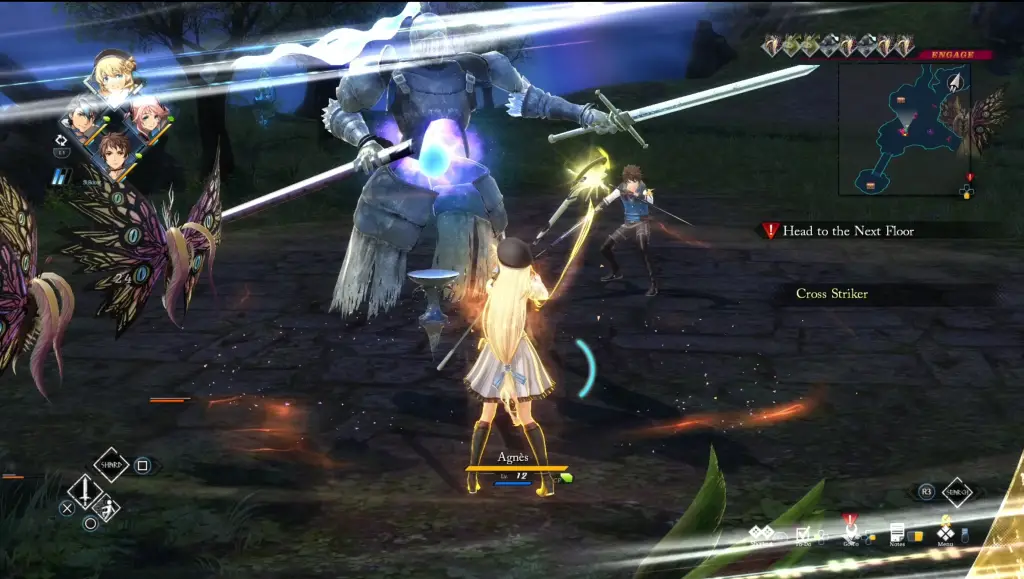This screenshot has width=1024, height=579.
Task: Click the Shortcut diamonds icon
Action: tap(762, 534)
